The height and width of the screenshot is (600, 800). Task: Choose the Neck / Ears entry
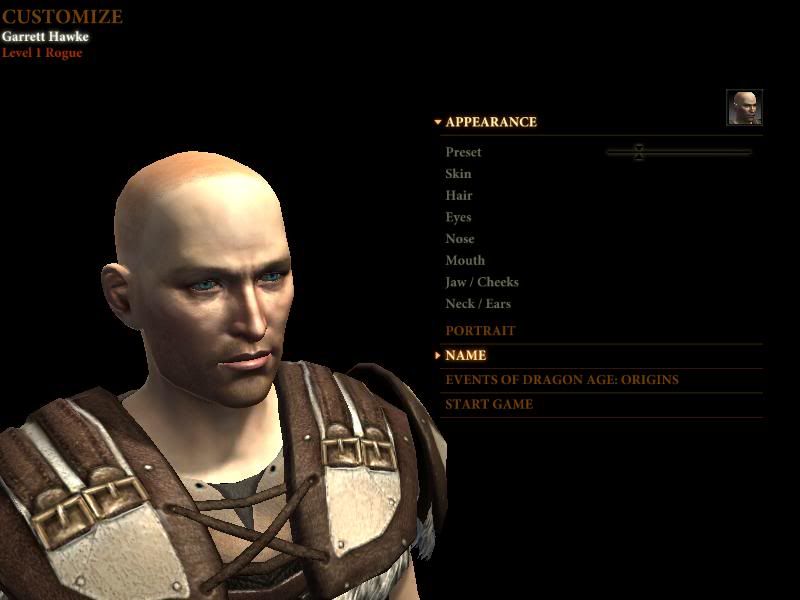478,304
